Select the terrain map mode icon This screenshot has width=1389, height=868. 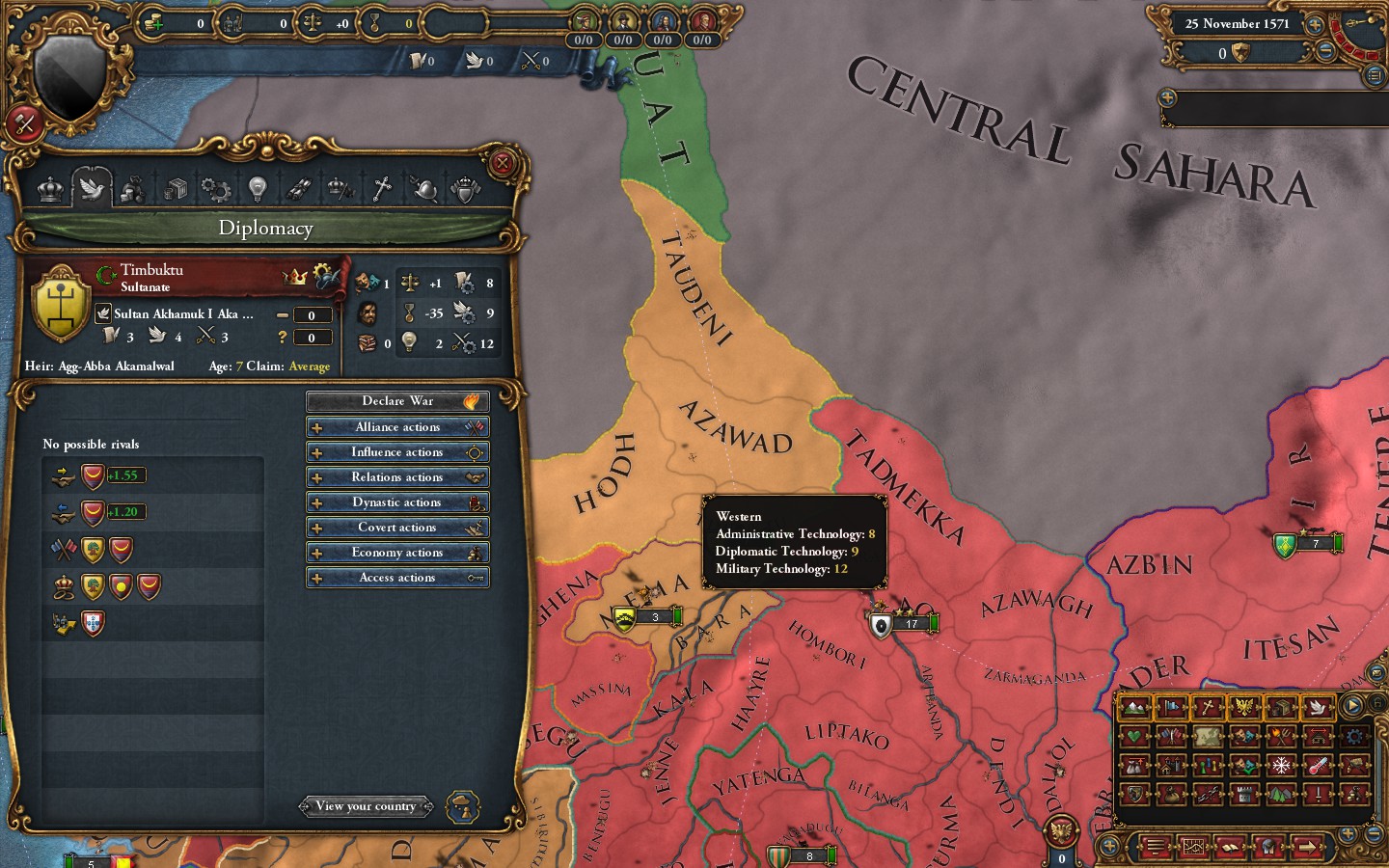pyautogui.click(x=1132, y=708)
